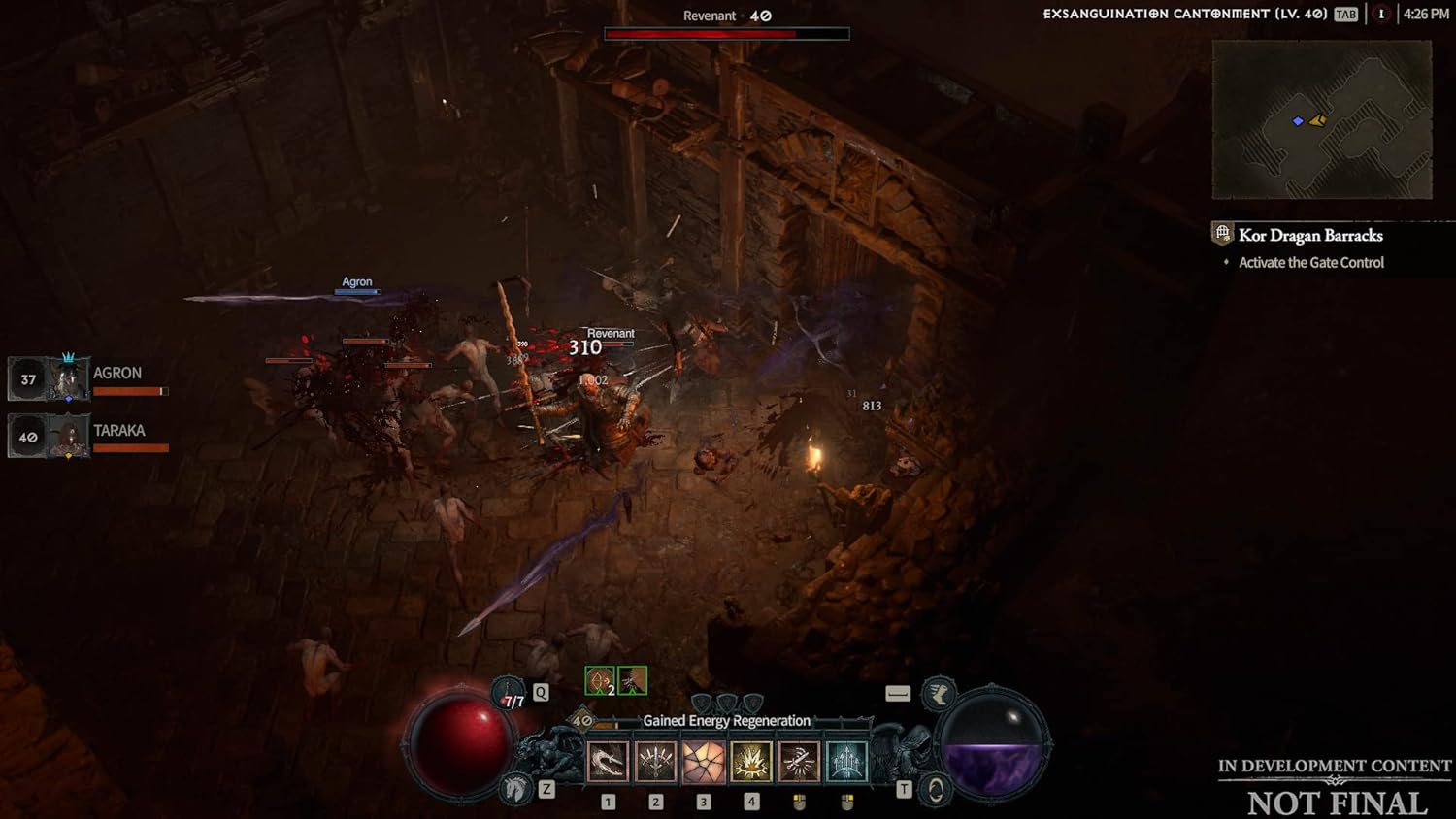Viewport: 1456px width, 819px height.
Task: Click the second green-bordered buff icon
Action: click(632, 680)
